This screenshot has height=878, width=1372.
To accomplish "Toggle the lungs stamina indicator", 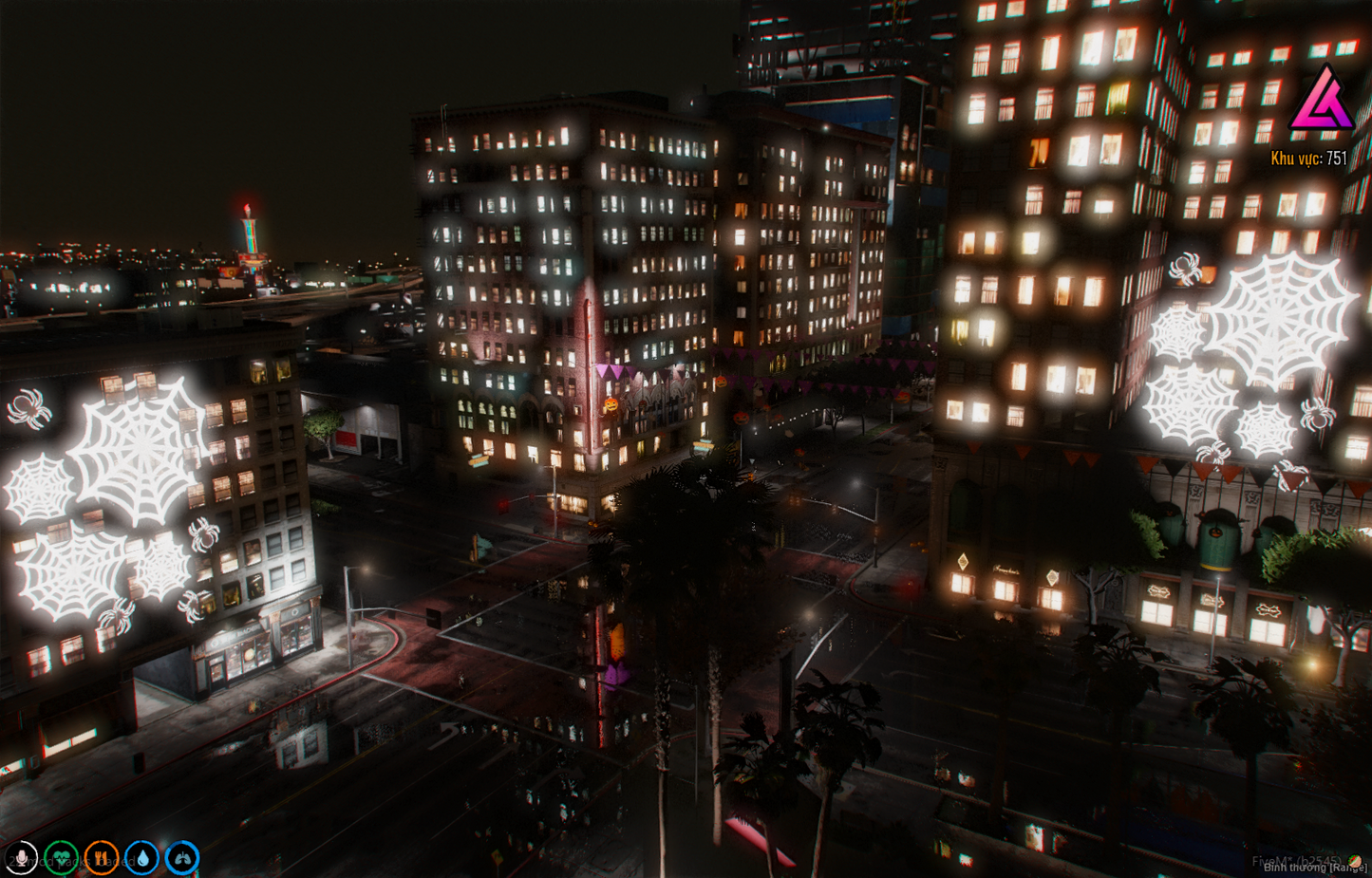I will click(182, 857).
